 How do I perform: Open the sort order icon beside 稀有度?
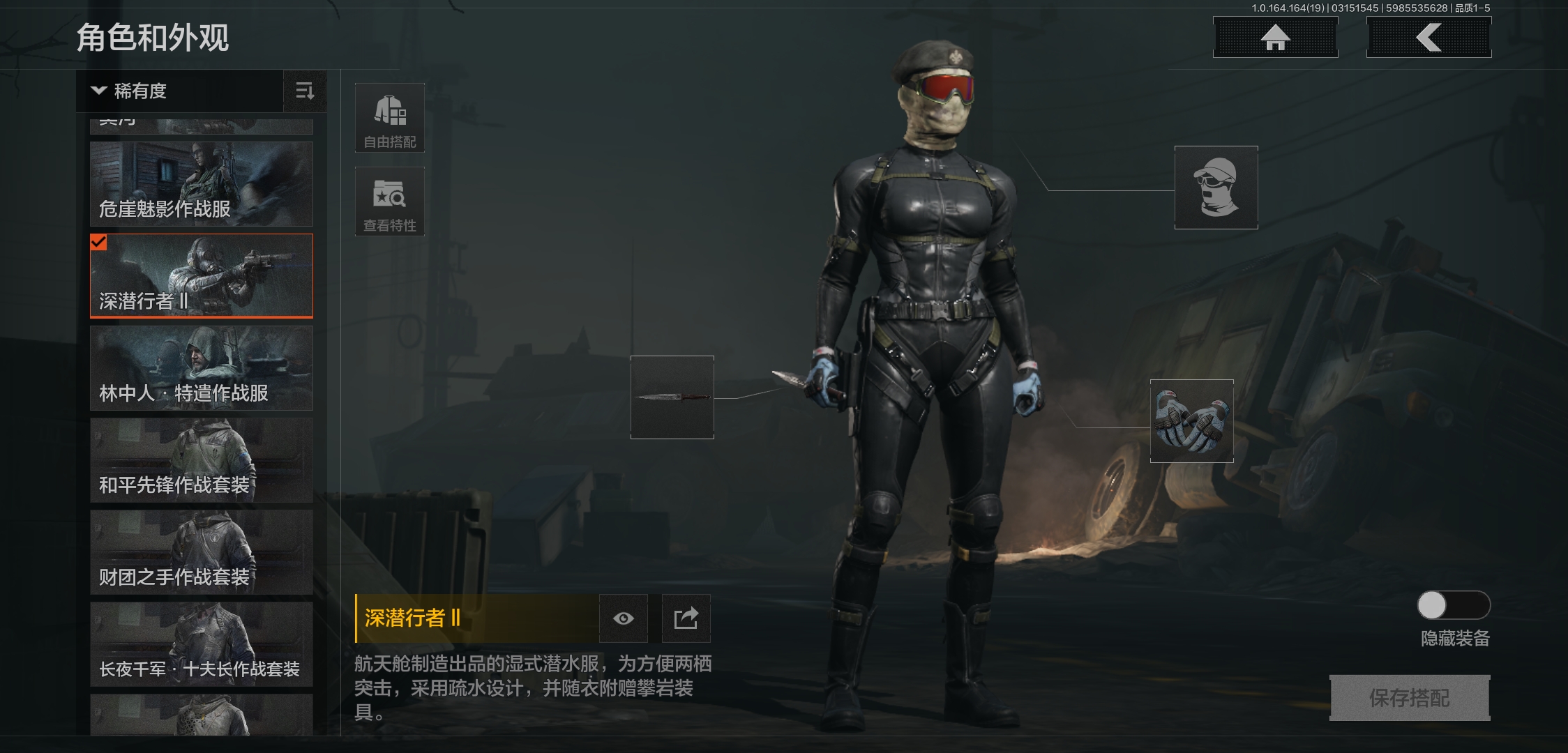[x=305, y=91]
